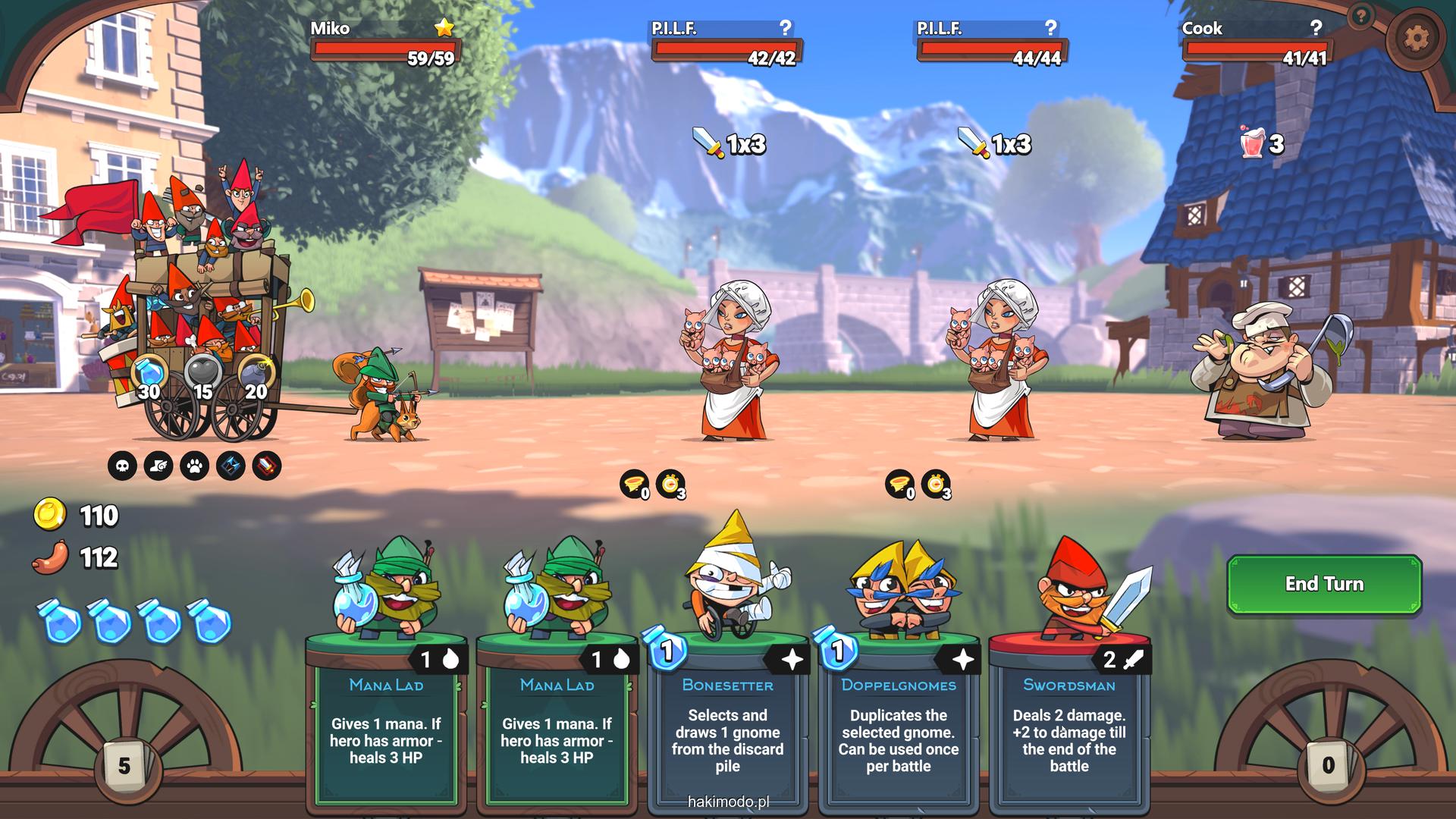The width and height of the screenshot is (1456, 819).
Task: Play the Bonesetter card
Action: 727,713
